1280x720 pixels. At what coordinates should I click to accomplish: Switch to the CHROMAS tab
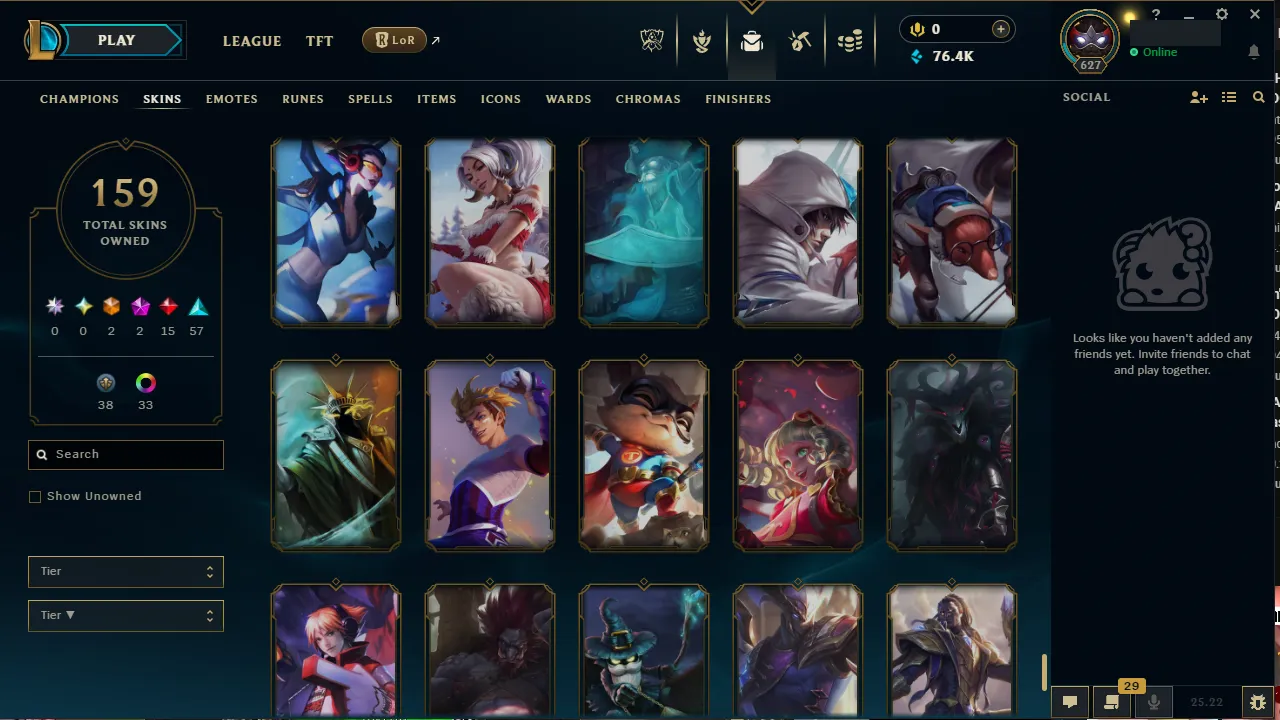click(648, 99)
